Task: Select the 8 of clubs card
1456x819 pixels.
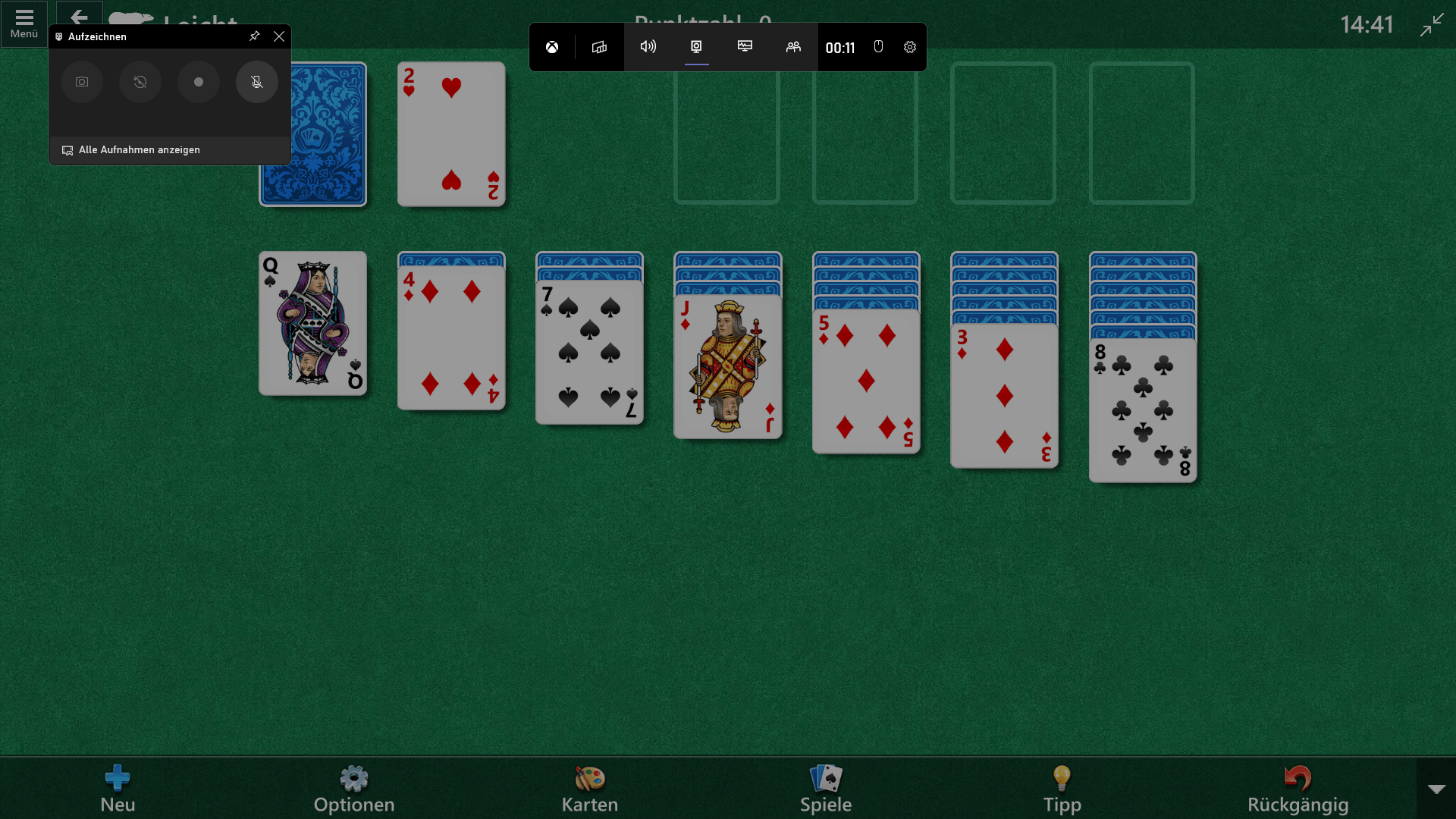Action: click(1143, 410)
